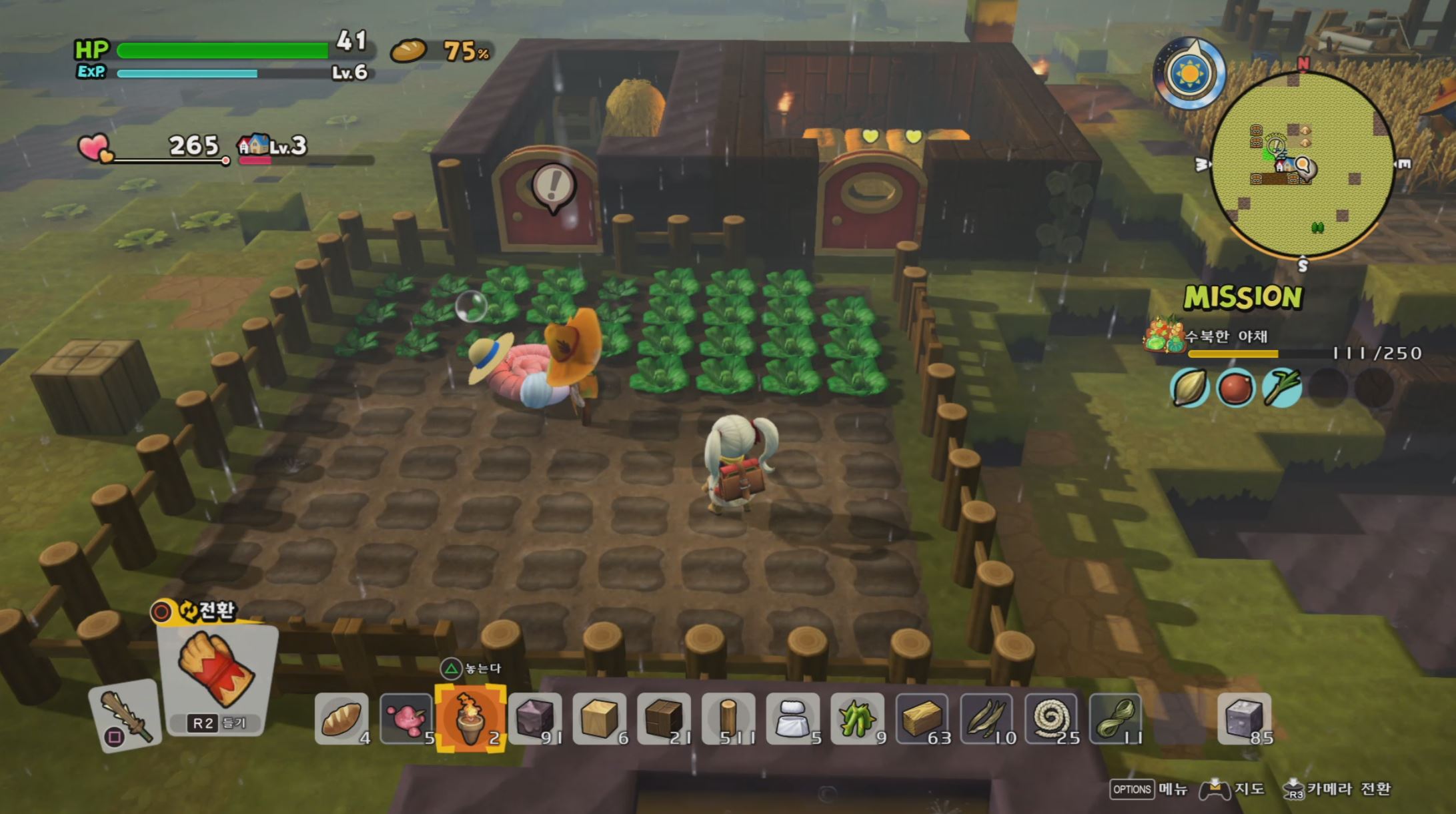Select the pink petals hotbar slot
The width and height of the screenshot is (1456, 814).
[406, 719]
